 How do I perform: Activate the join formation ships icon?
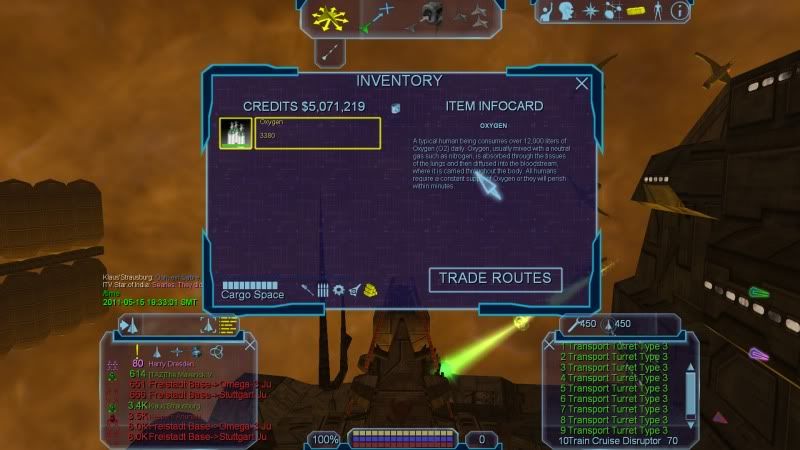[476, 14]
